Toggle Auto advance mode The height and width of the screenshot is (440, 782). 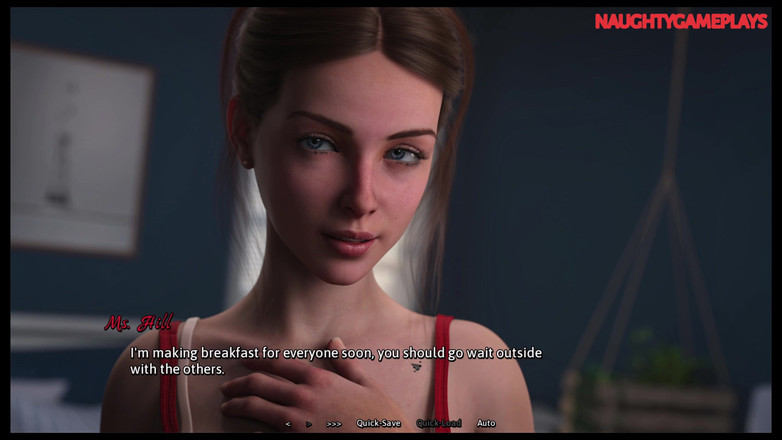pos(486,424)
